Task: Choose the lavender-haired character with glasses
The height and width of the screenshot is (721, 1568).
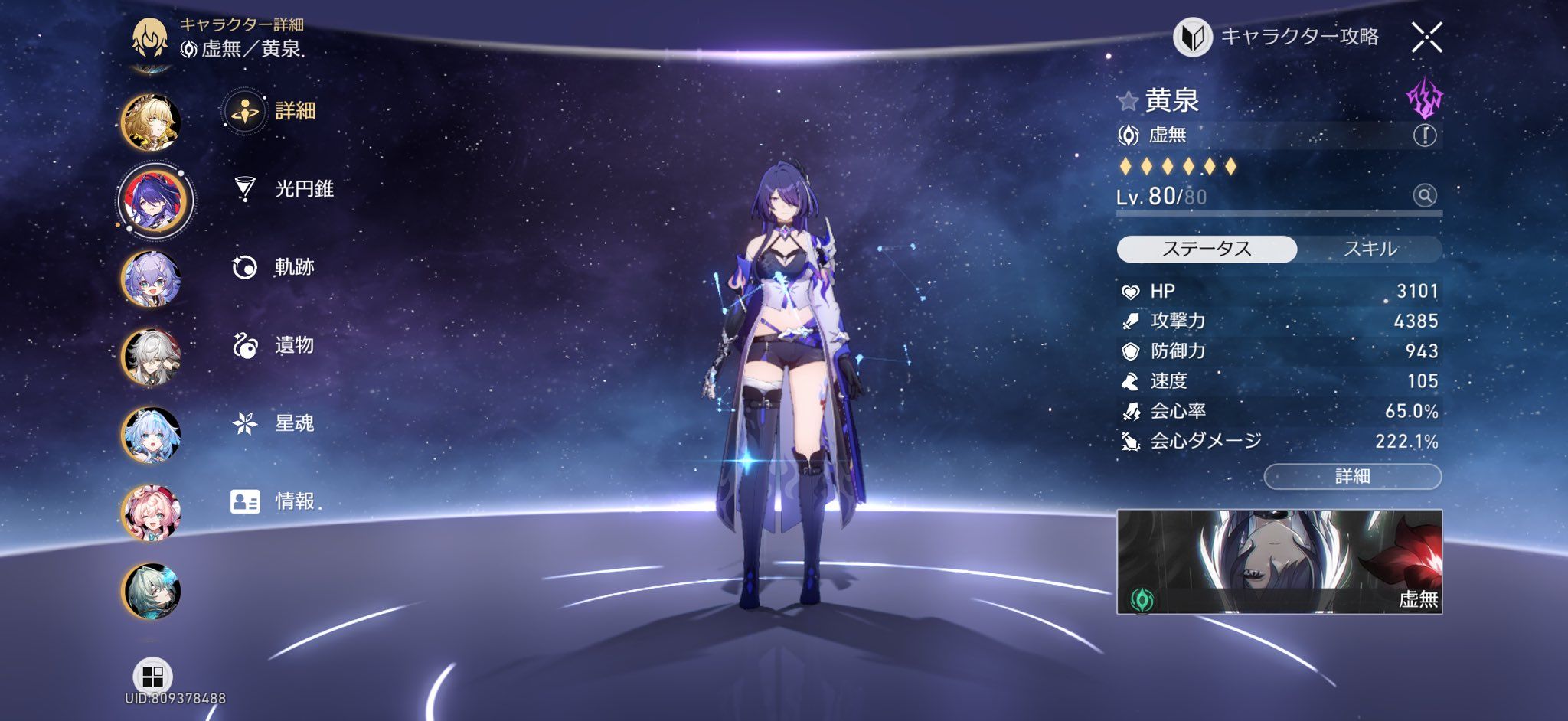Action: point(152,279)
